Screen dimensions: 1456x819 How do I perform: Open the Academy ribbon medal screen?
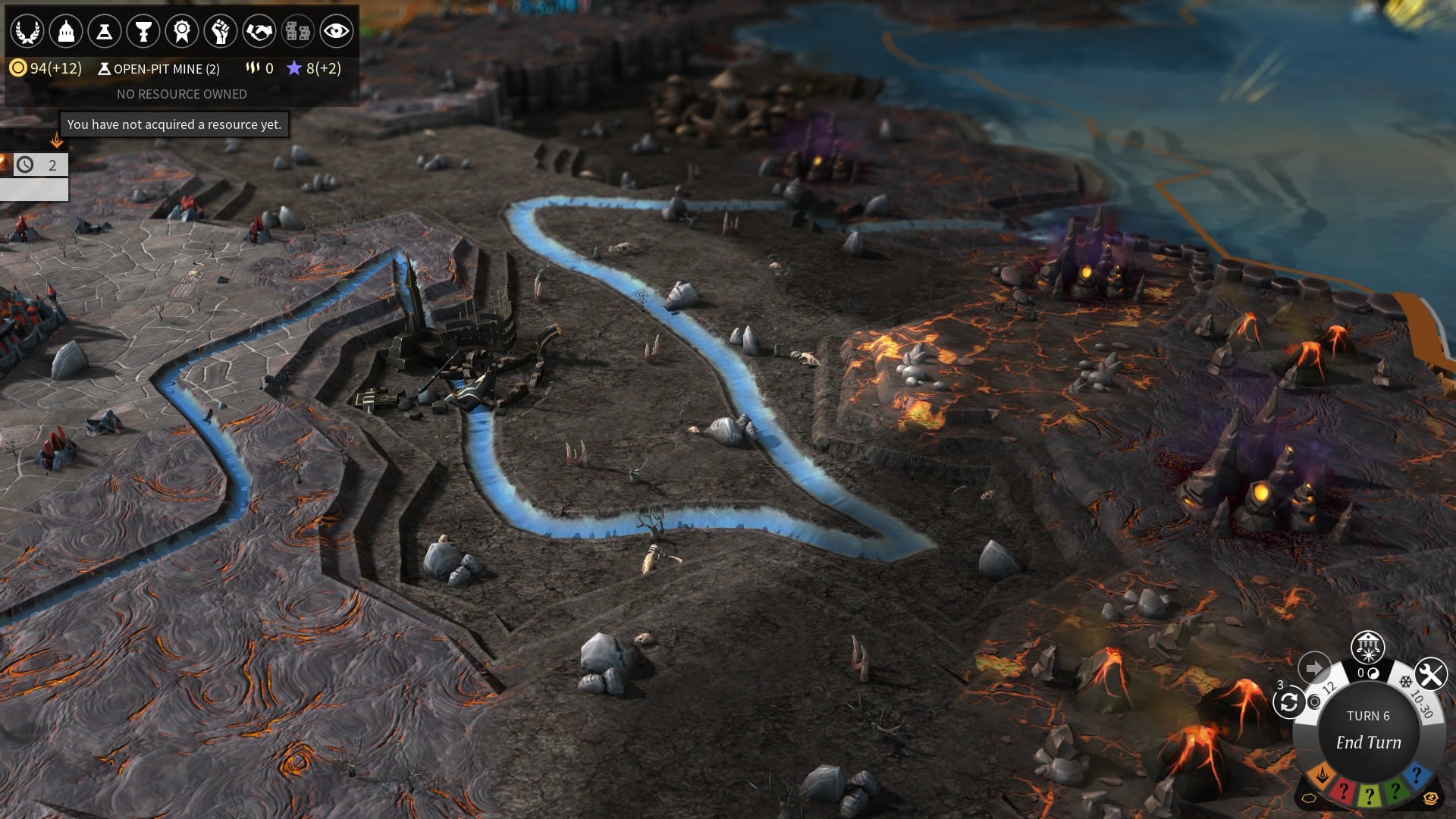(x=182, y=32)
